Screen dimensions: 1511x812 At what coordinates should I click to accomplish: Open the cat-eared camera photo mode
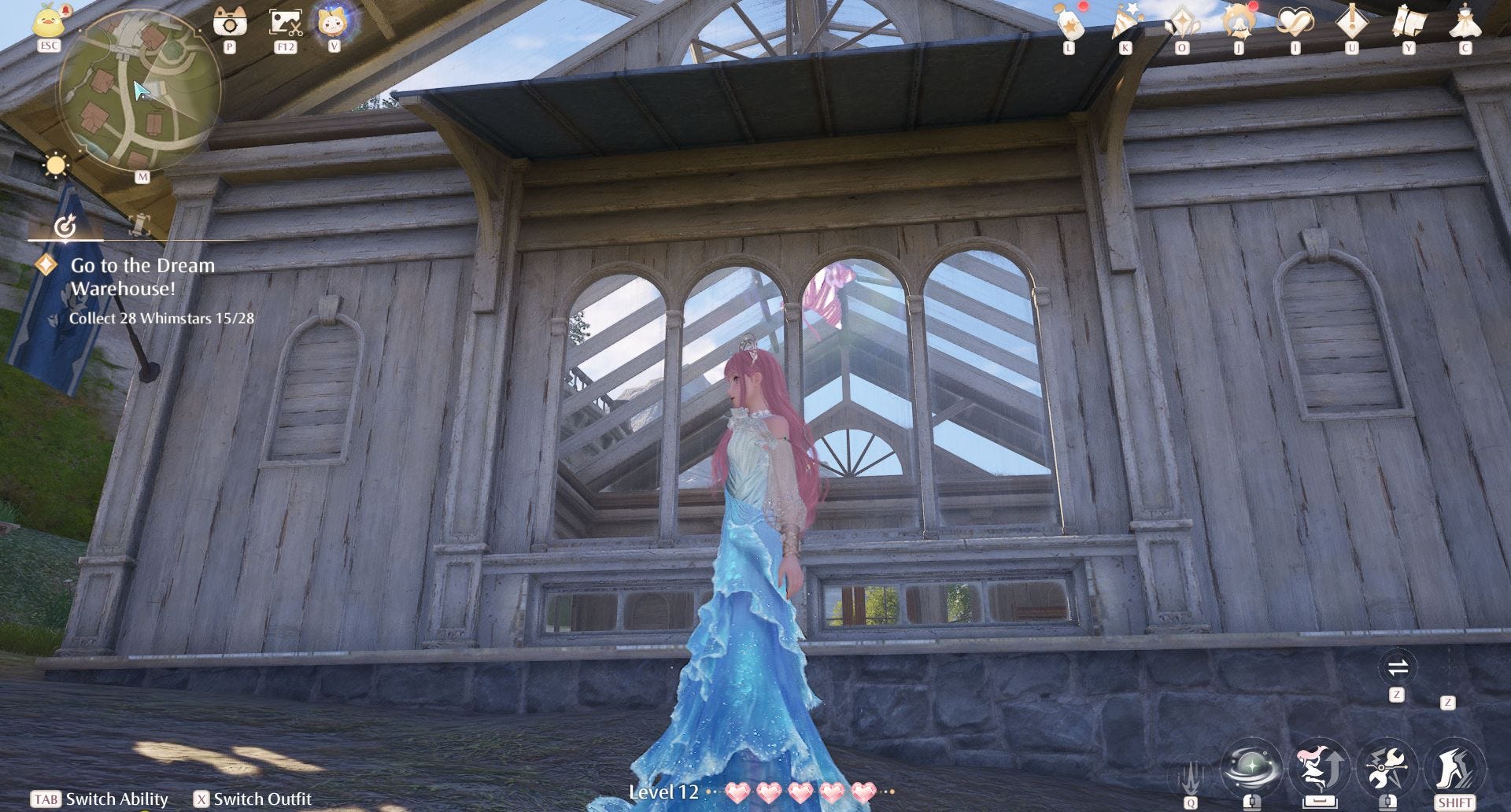point(230,21)
